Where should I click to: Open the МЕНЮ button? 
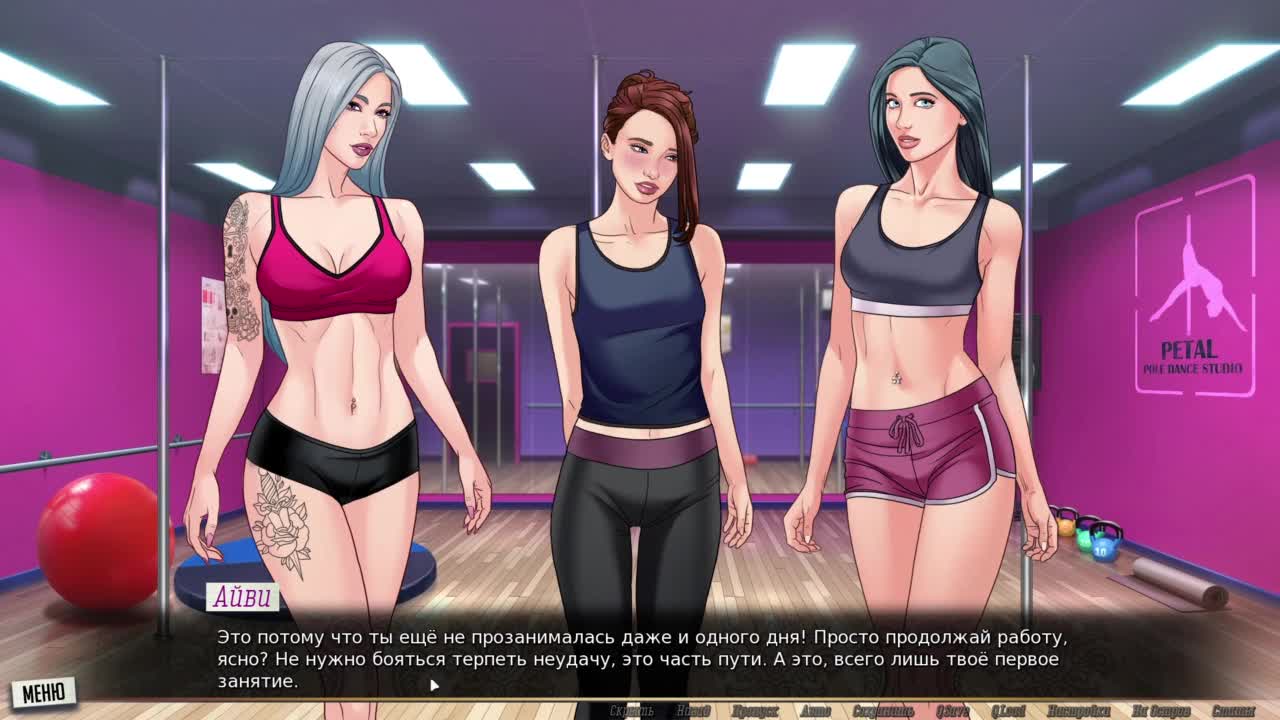[x=43, y=692]
